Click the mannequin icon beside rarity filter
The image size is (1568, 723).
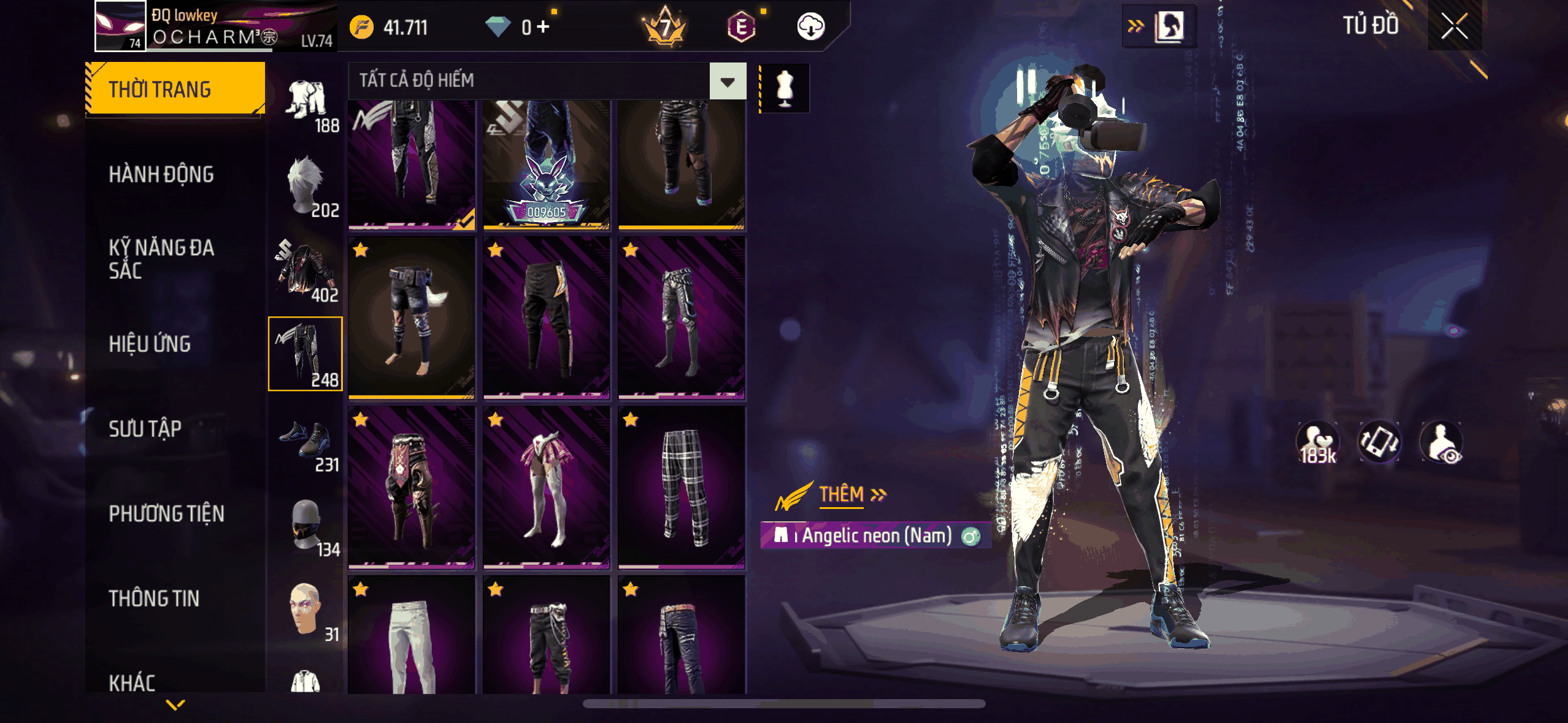pos(785,88)
